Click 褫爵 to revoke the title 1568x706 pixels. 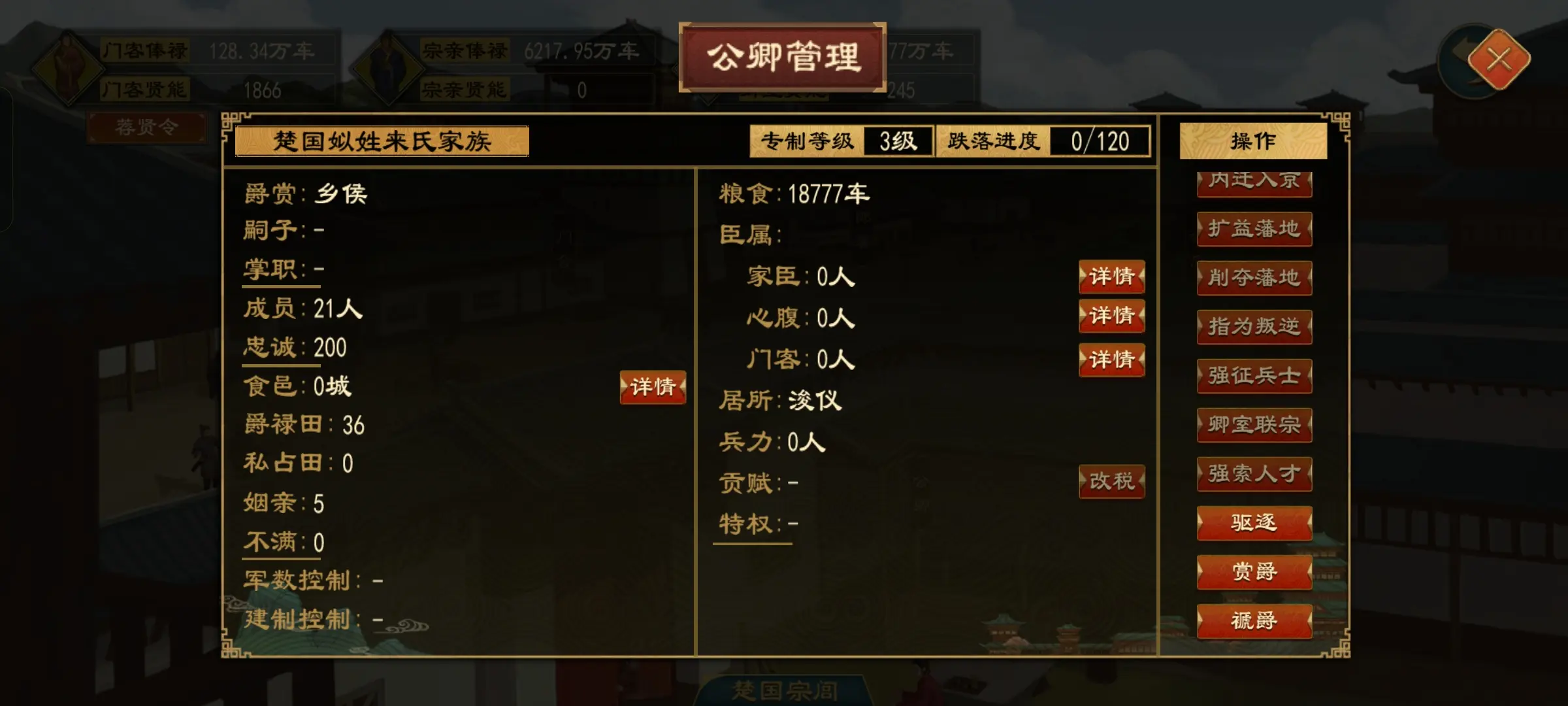click(x=1254, y=621)
